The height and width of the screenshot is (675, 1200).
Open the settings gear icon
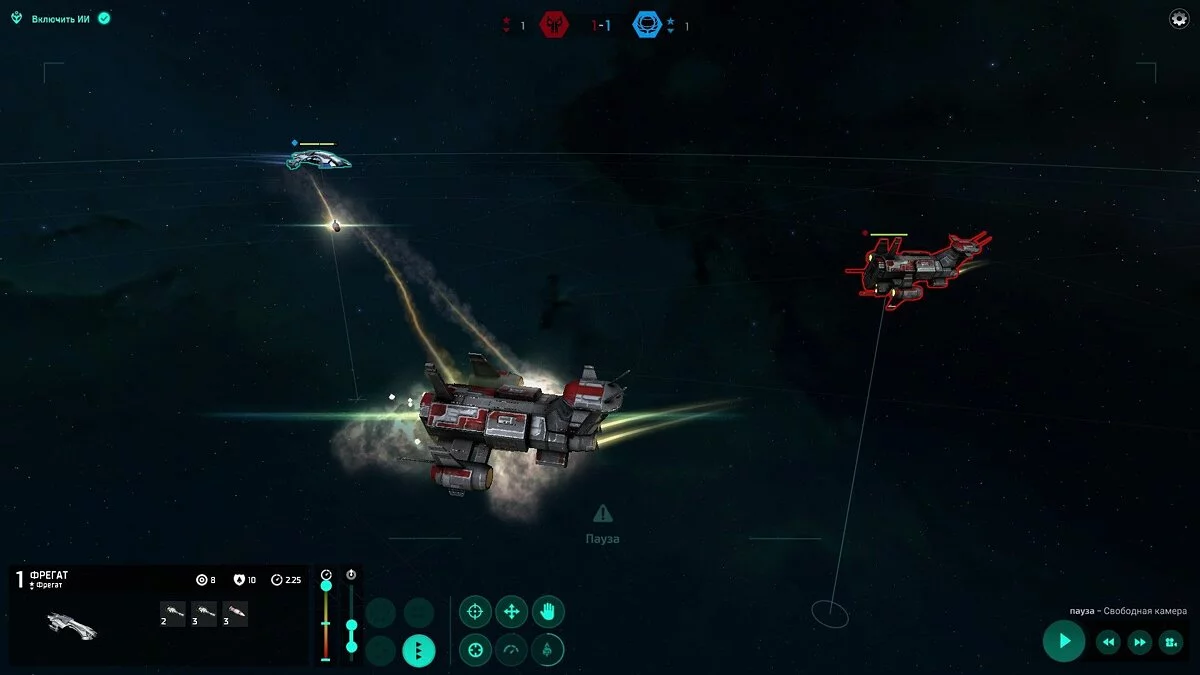tap(1179, 19)
